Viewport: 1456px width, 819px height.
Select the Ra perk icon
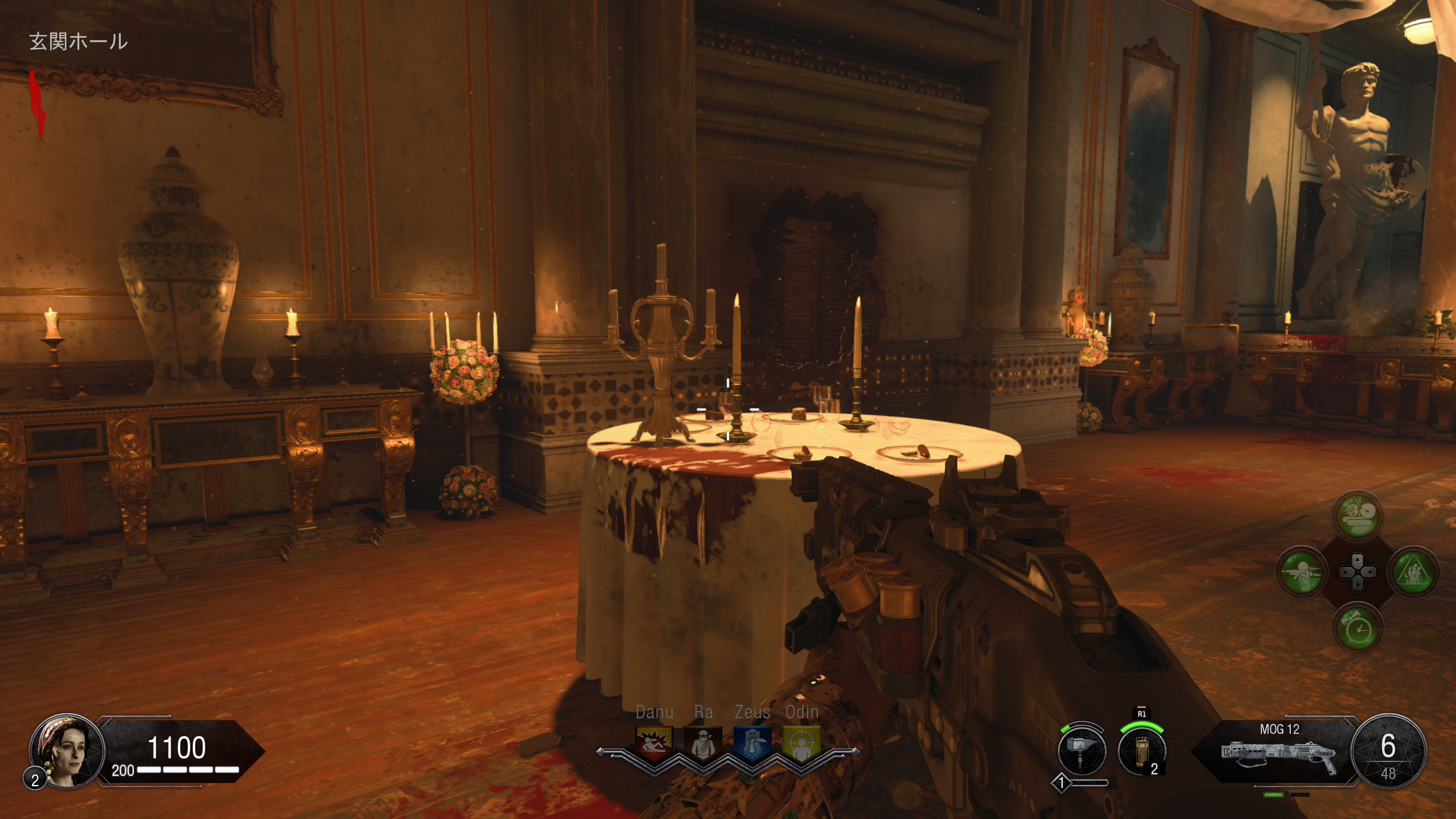[x=703, y=743]
